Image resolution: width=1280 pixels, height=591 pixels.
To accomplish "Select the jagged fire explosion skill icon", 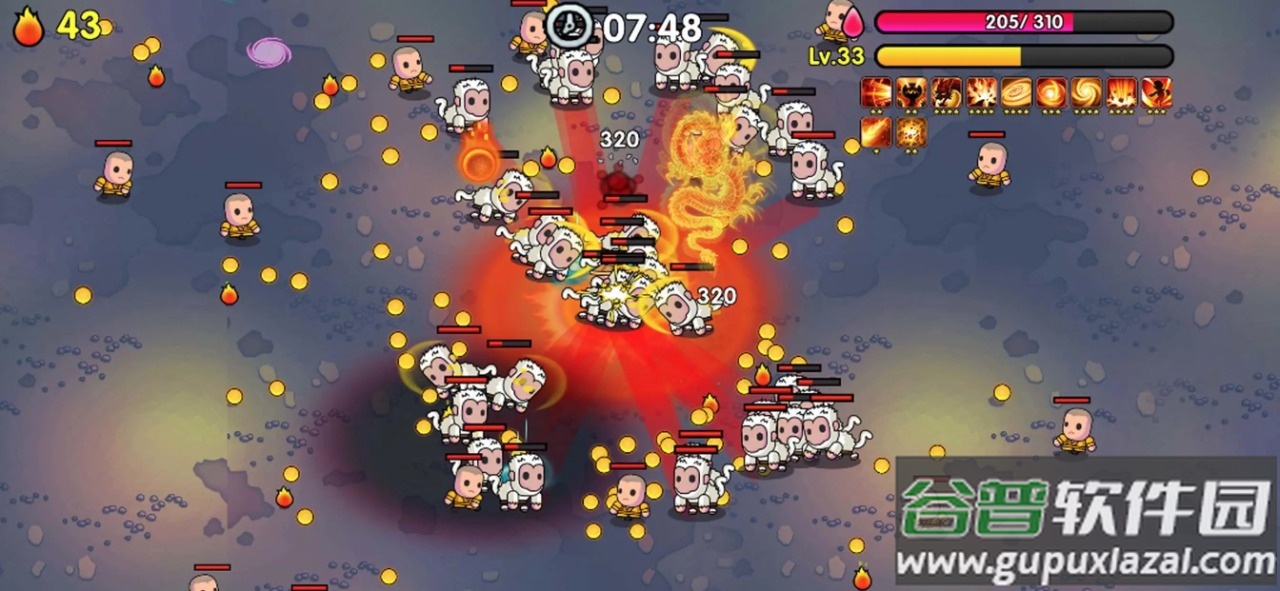I will click(x=981, y=93).
